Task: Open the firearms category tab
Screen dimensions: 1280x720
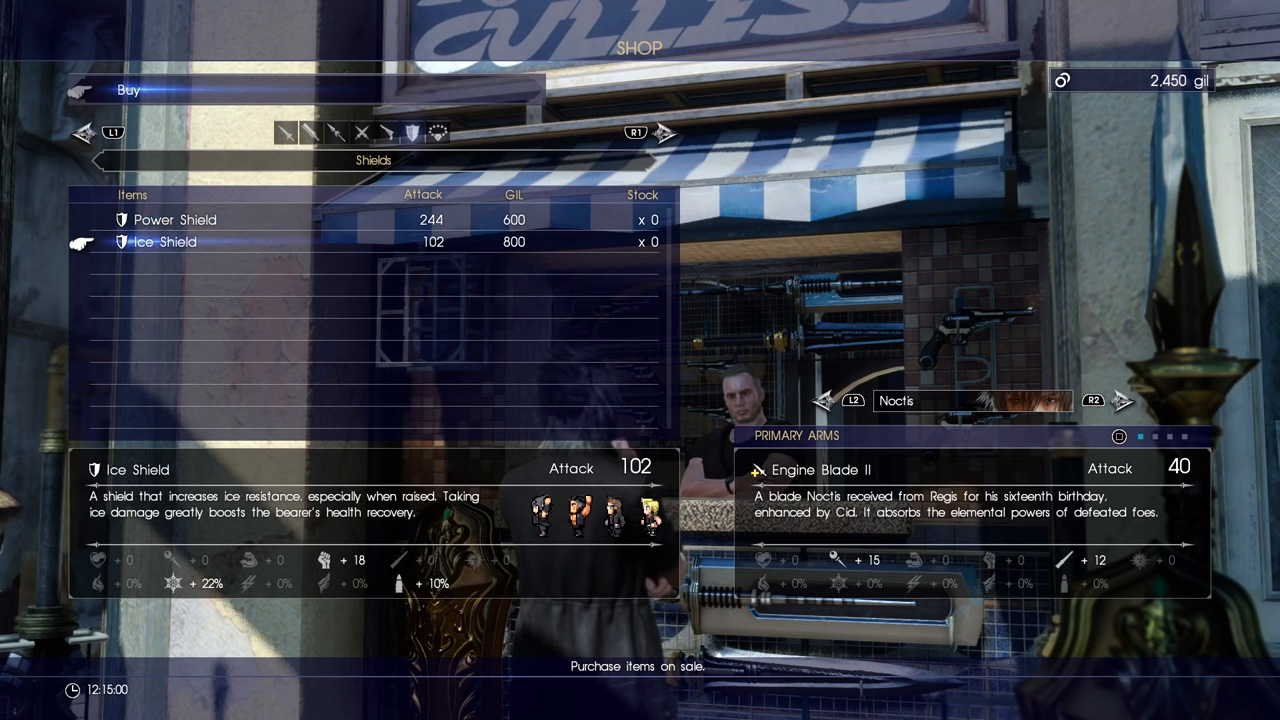Action: point(386,132)
